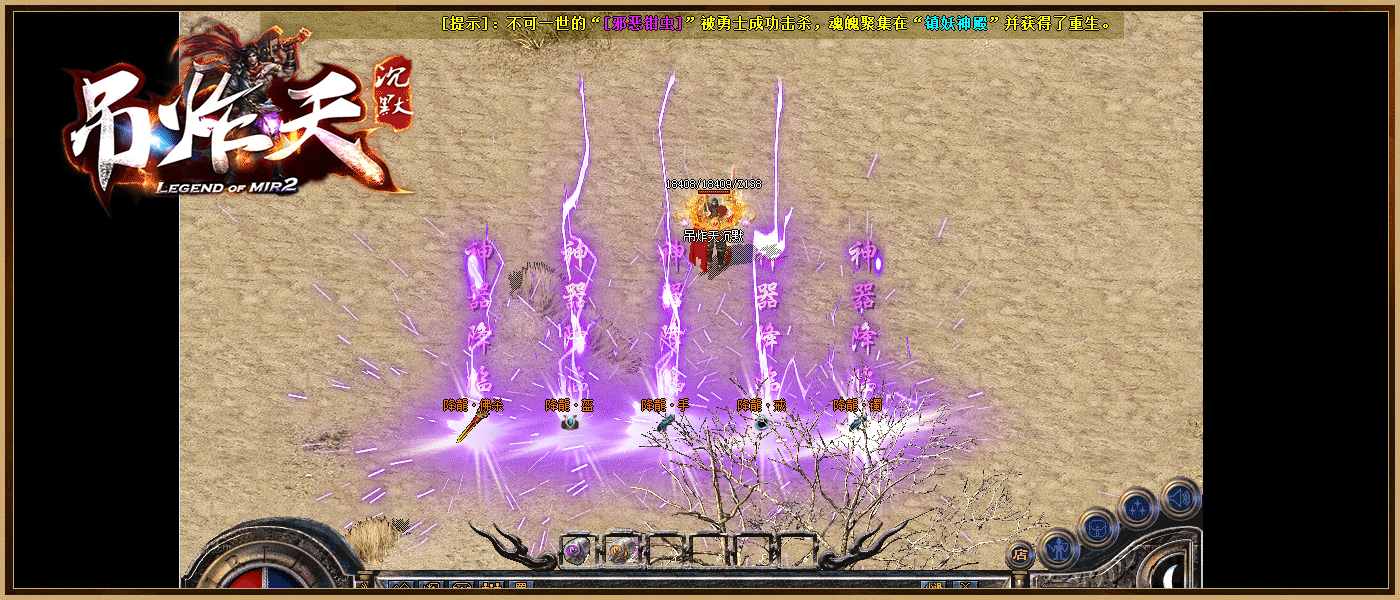Open the skills panel with three stars
Viewport: 1400px width, 600px height.
click(x=1138, y=508)
